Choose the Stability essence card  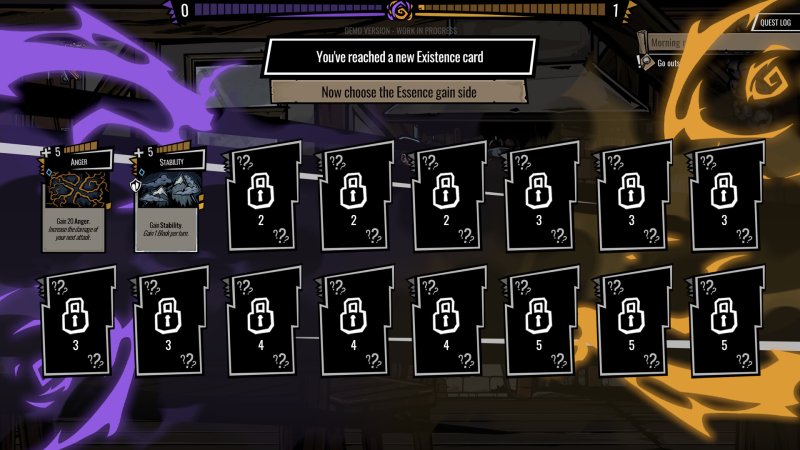coord(168,200)
